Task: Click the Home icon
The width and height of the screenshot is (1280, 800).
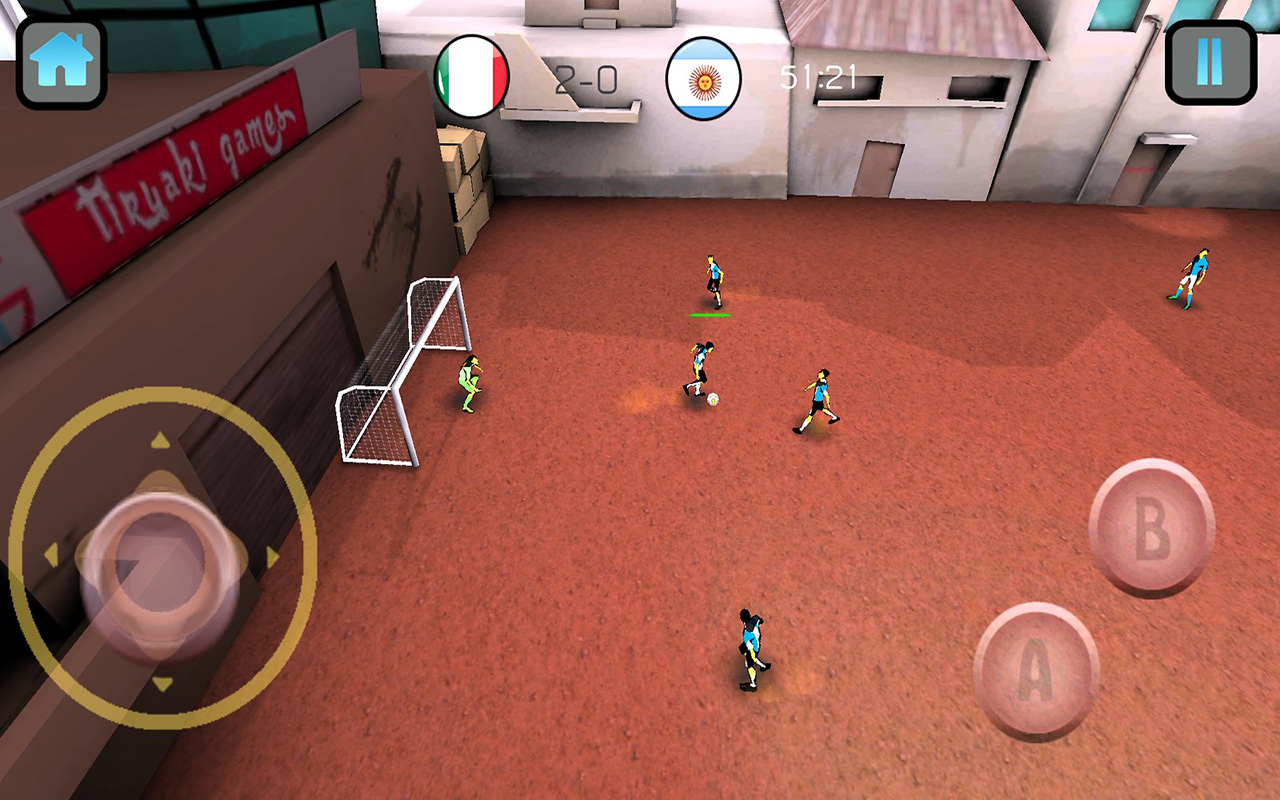Action: click(x=60, y=60)
